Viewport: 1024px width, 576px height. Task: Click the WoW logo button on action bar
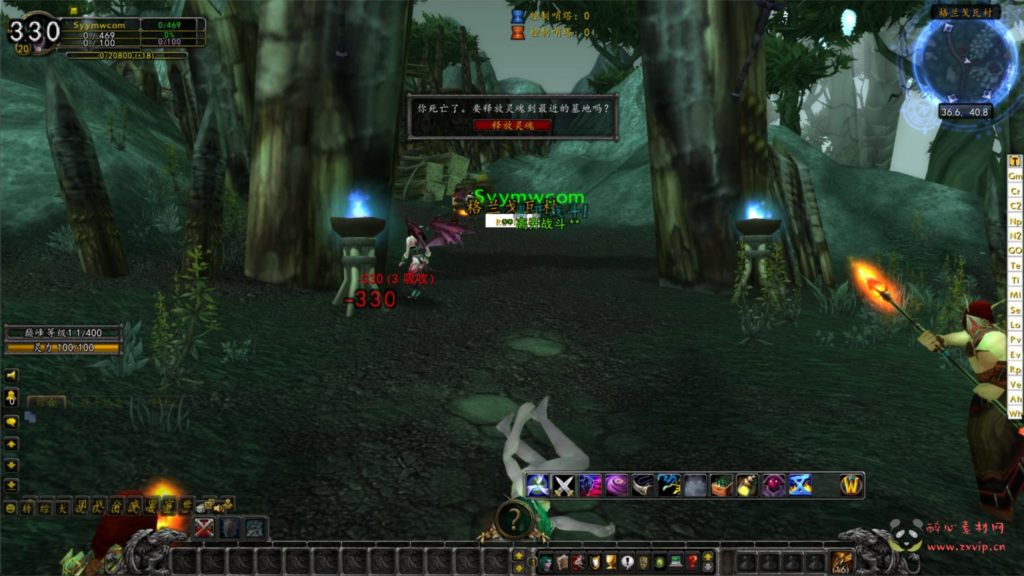tap(851, 485)
